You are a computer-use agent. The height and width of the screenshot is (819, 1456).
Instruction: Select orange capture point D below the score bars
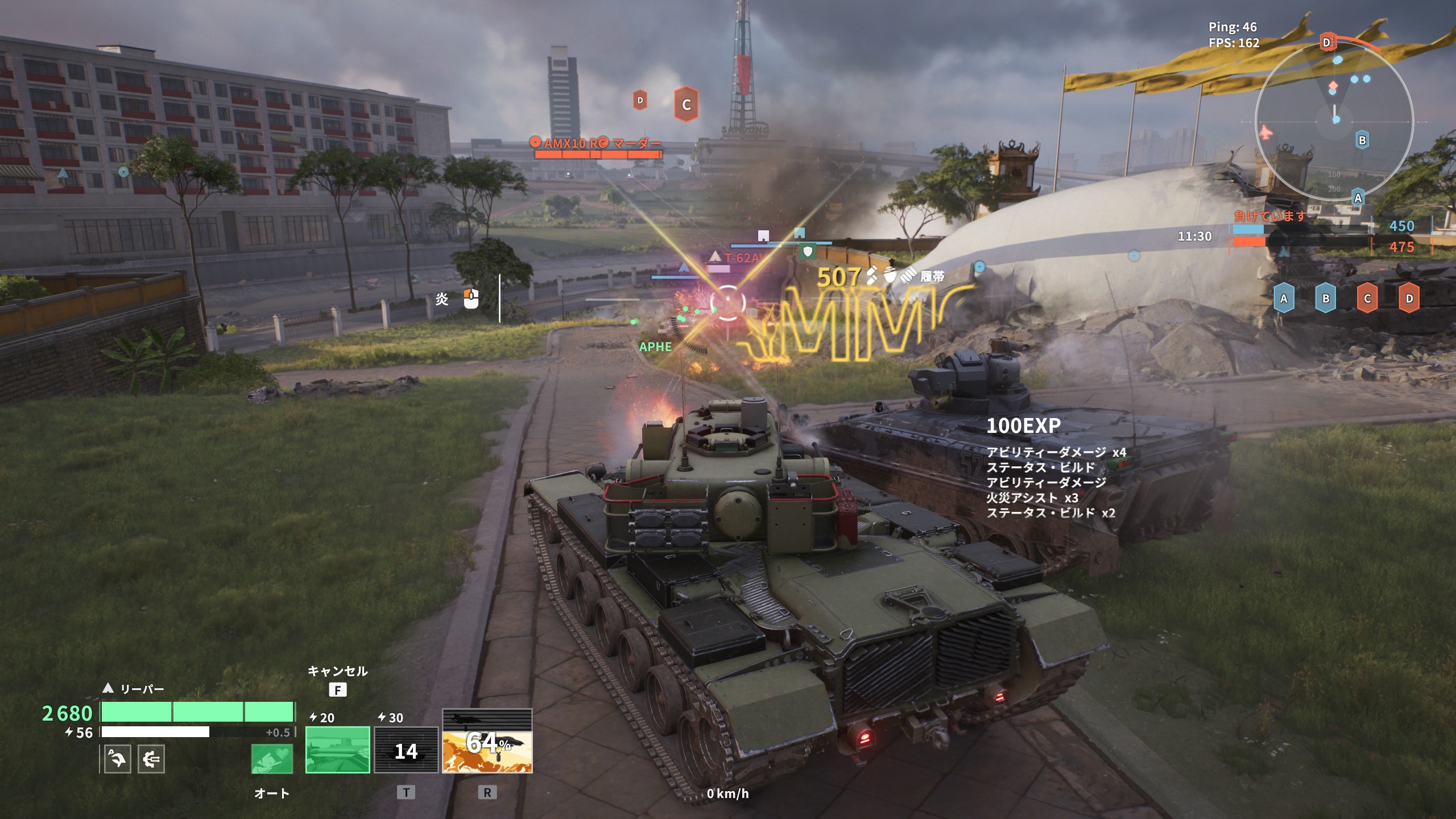(1409, 299)
